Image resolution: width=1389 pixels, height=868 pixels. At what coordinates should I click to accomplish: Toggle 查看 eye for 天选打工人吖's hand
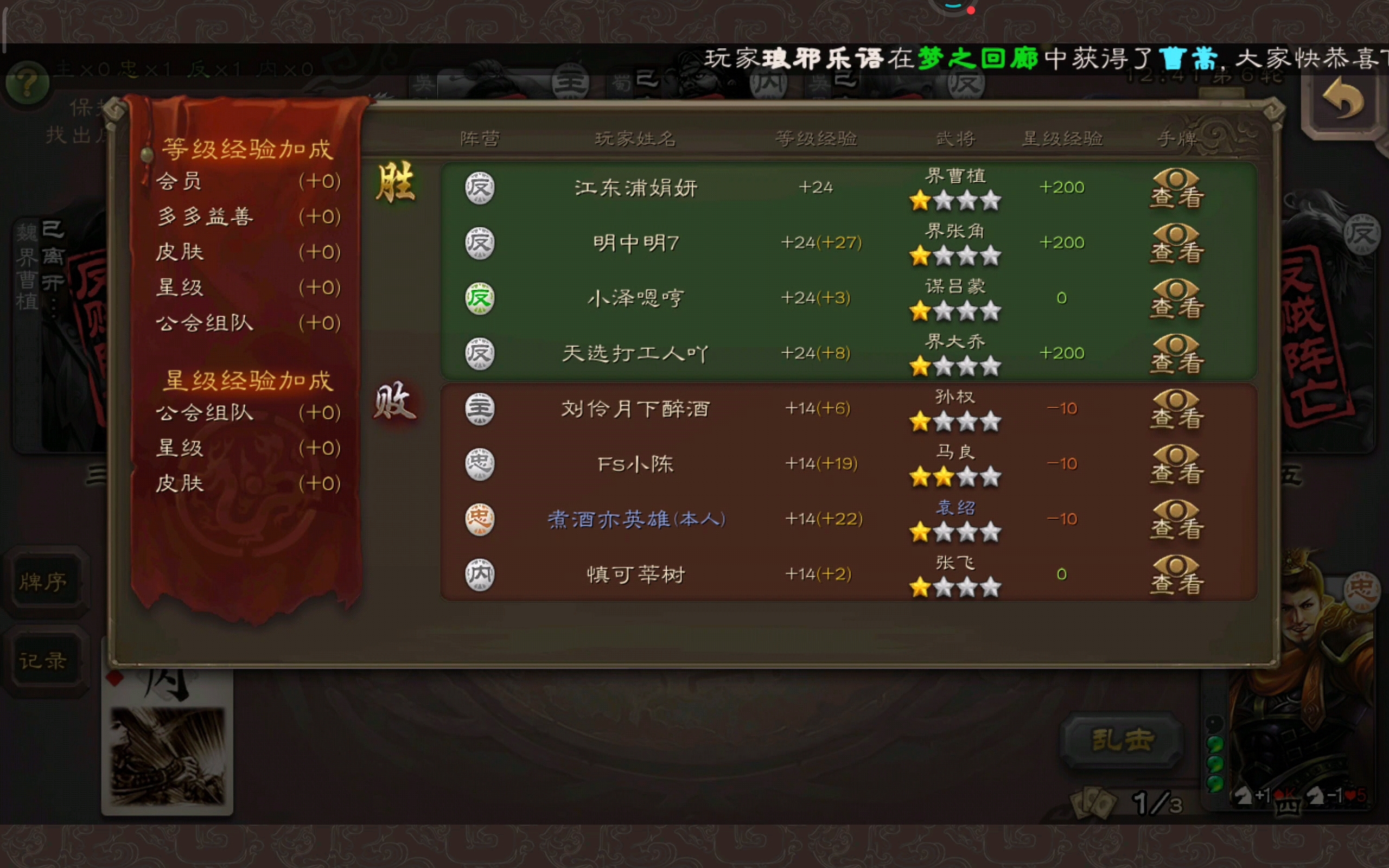[1175, 355]
